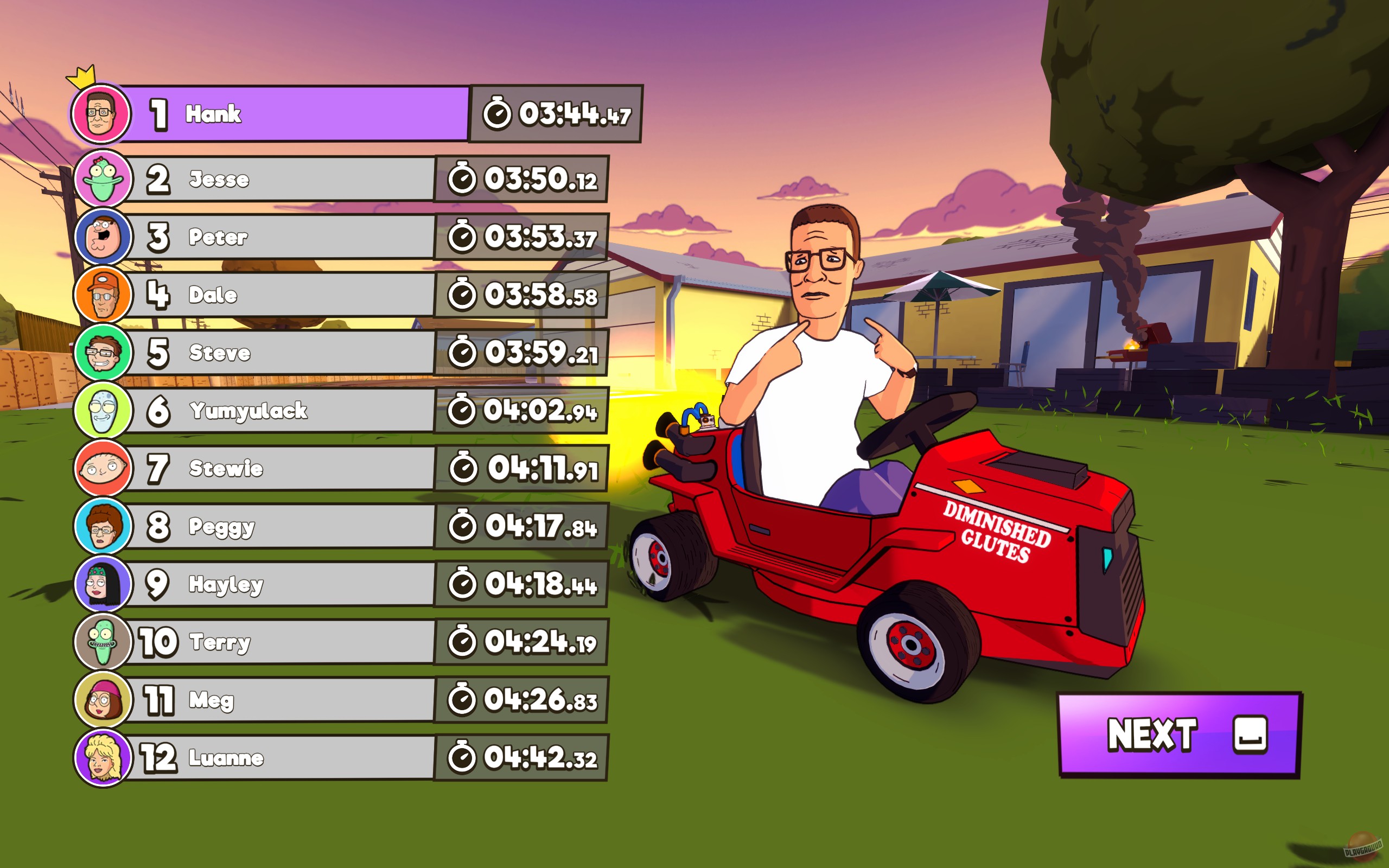The height and width of the screenshot is (868, 1389).
Task: Click Peter's avatar in the standings
Action: tap(102, 237)
